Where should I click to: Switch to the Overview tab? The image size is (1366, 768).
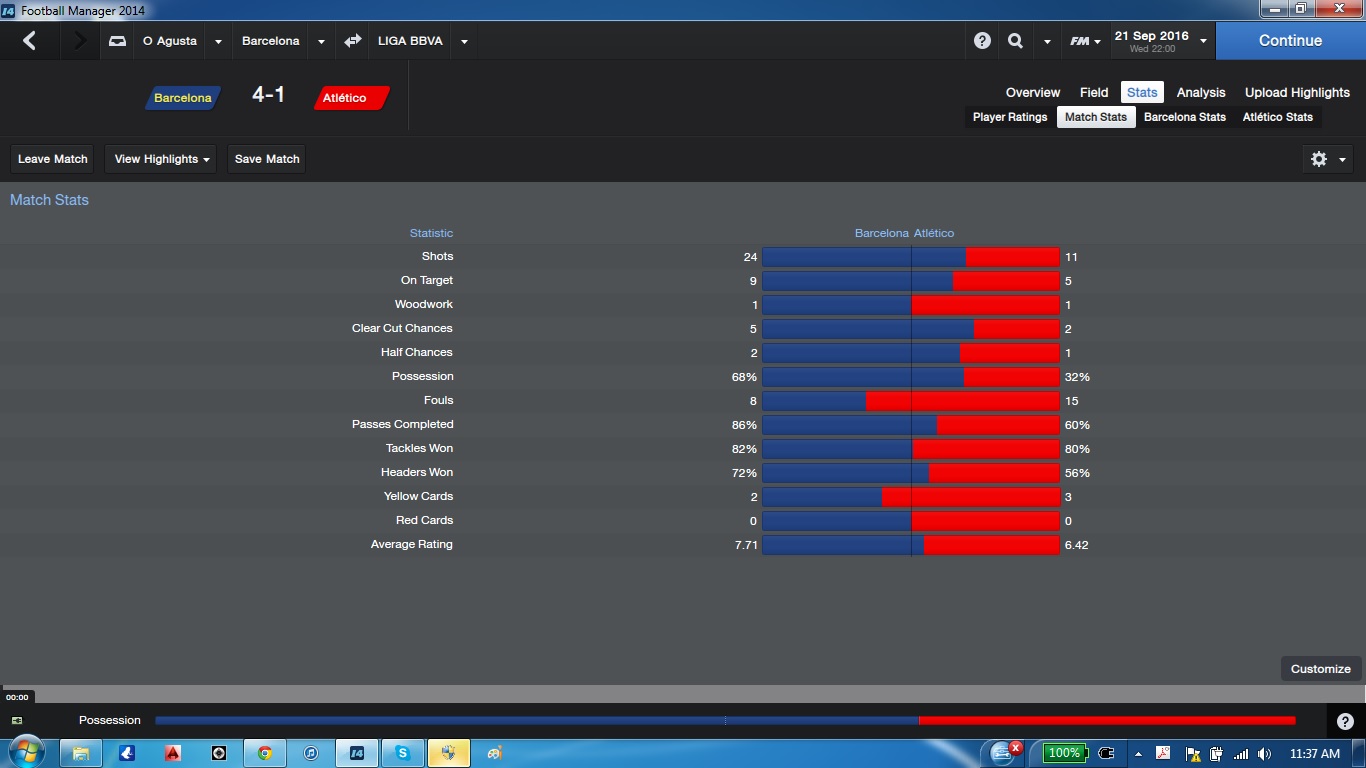(x=1033, y=92)
